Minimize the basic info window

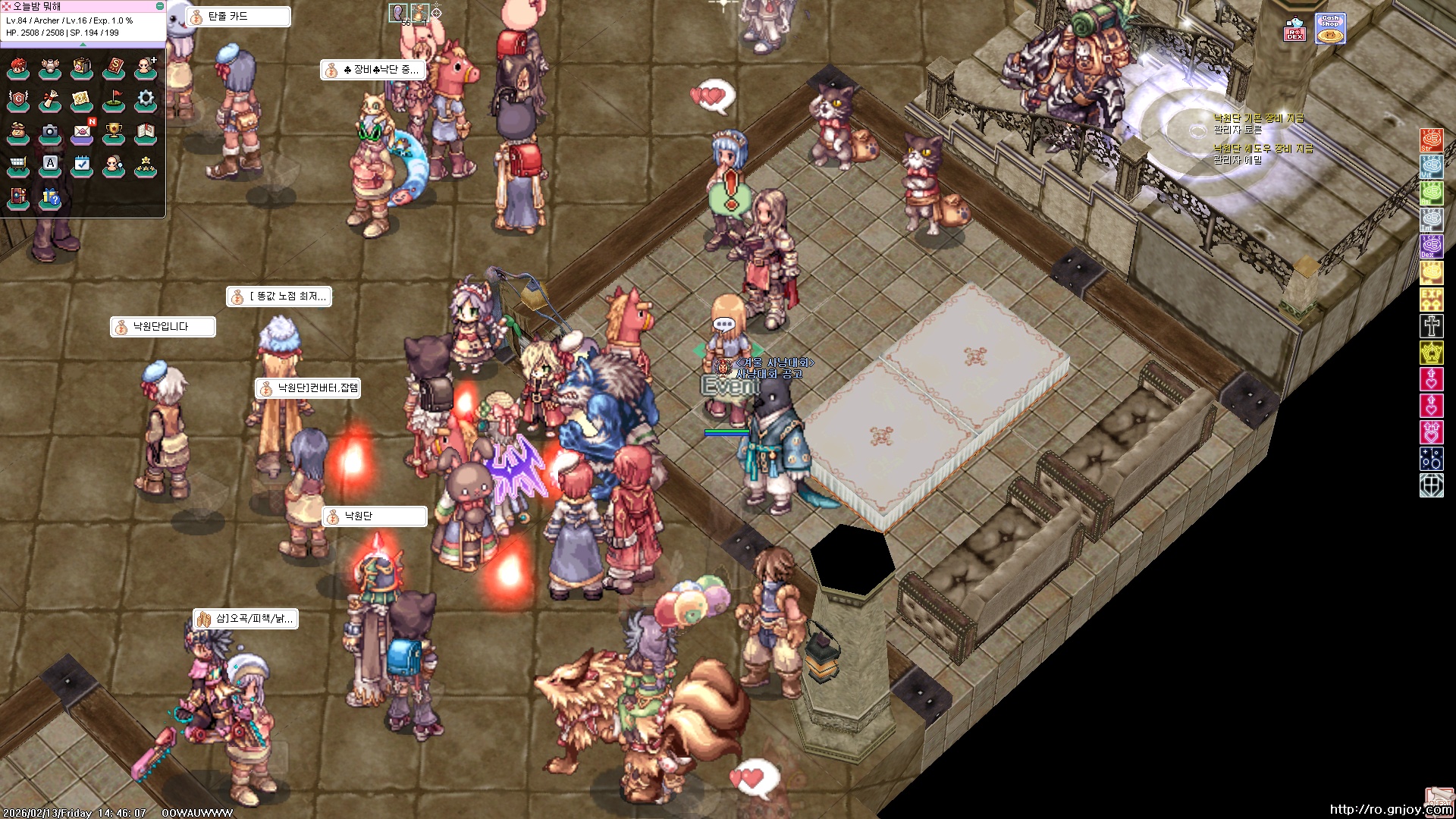(x=160, y=6)
